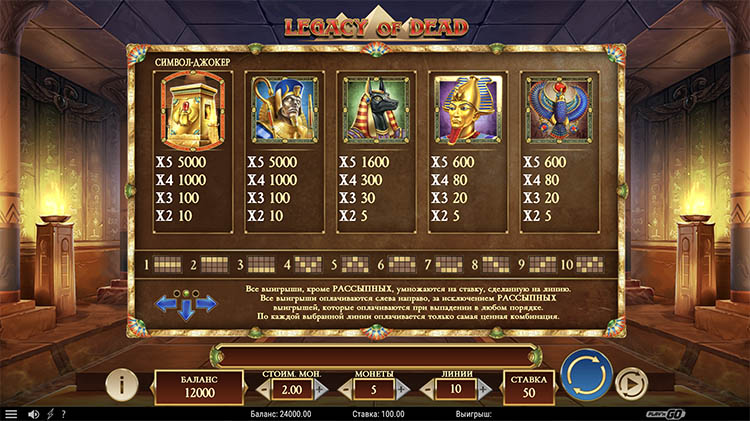Open the hamburger menu in the bottom bar

(x=11, y=414)
